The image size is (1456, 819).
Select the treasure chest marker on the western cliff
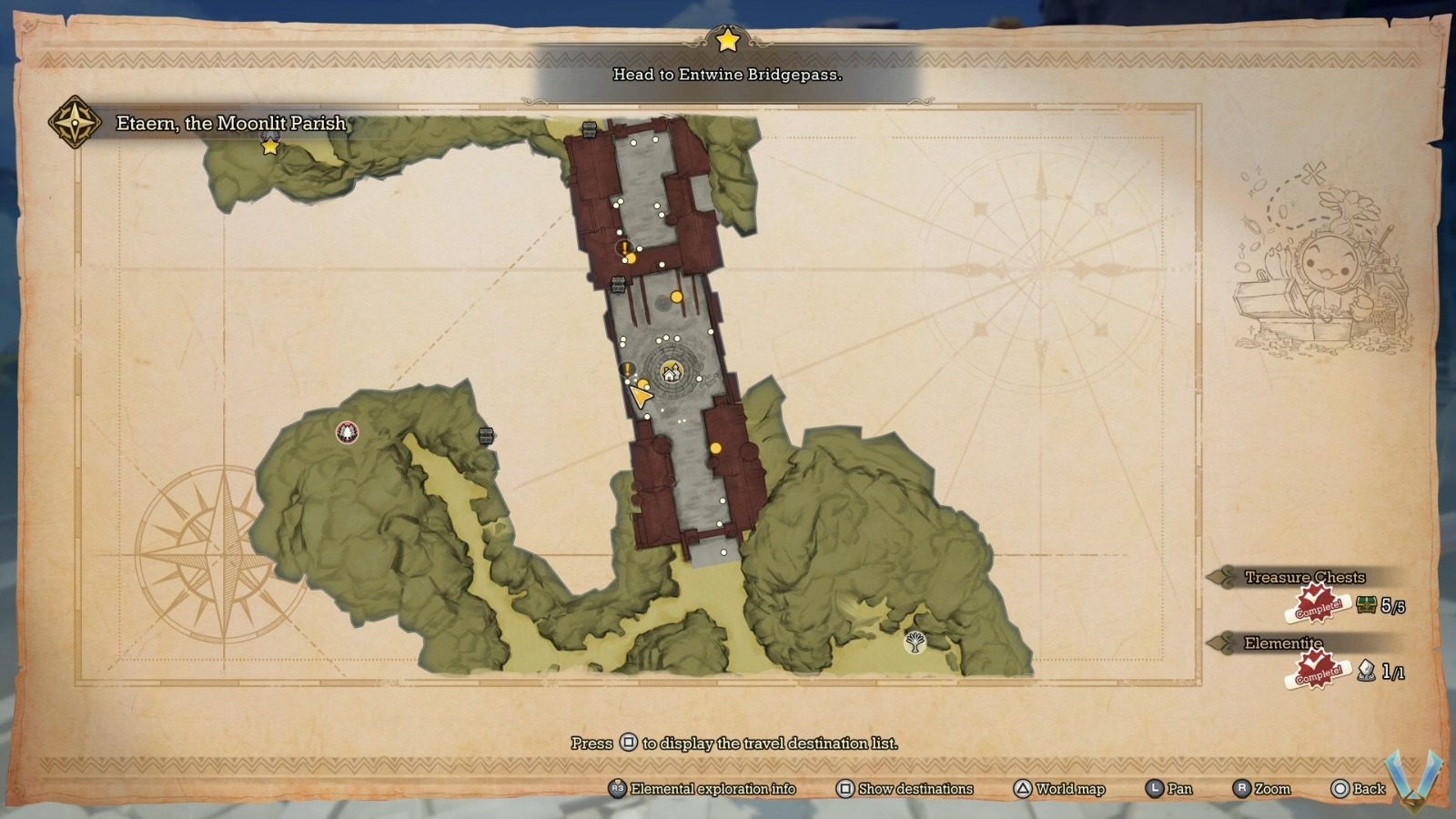point(486,436)
